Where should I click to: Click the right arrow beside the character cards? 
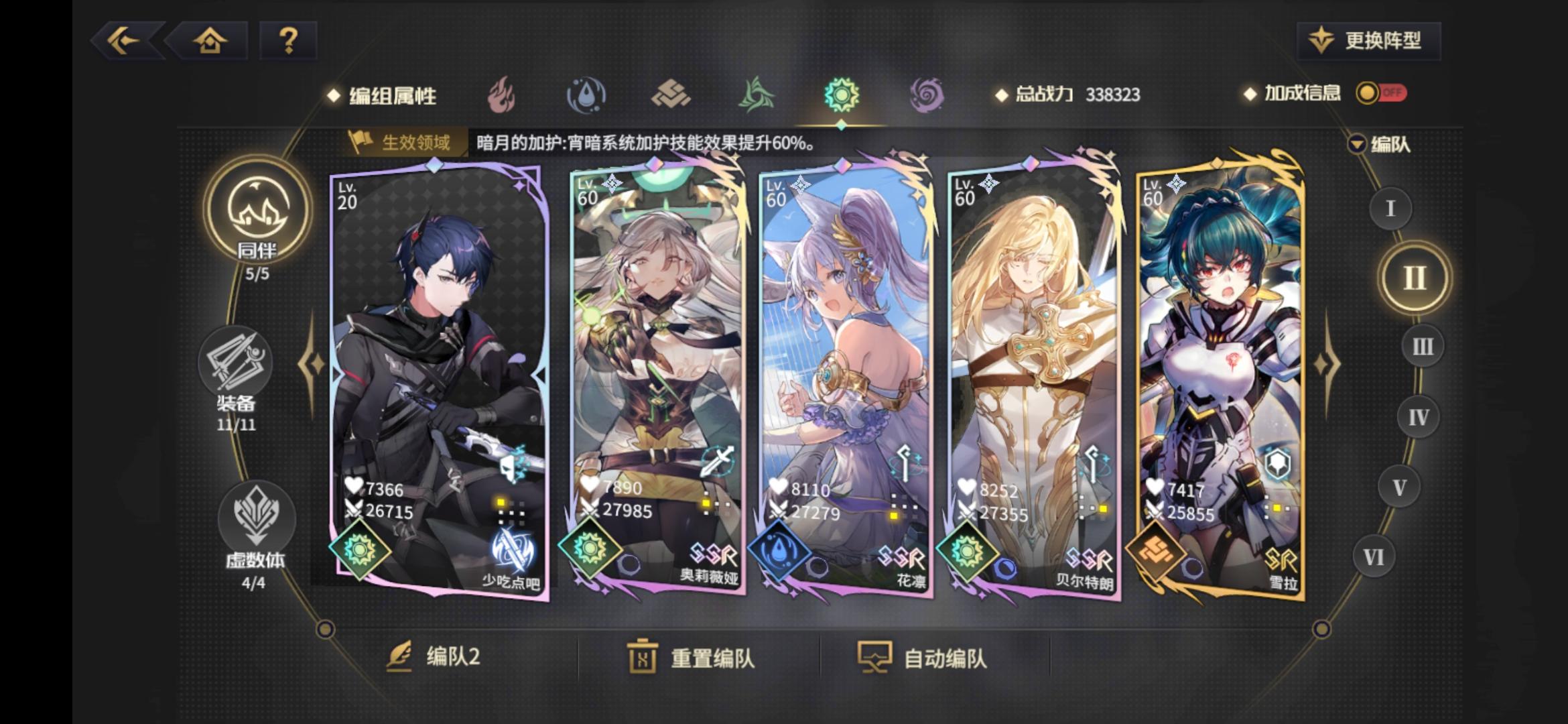[x=1328, y=363]
